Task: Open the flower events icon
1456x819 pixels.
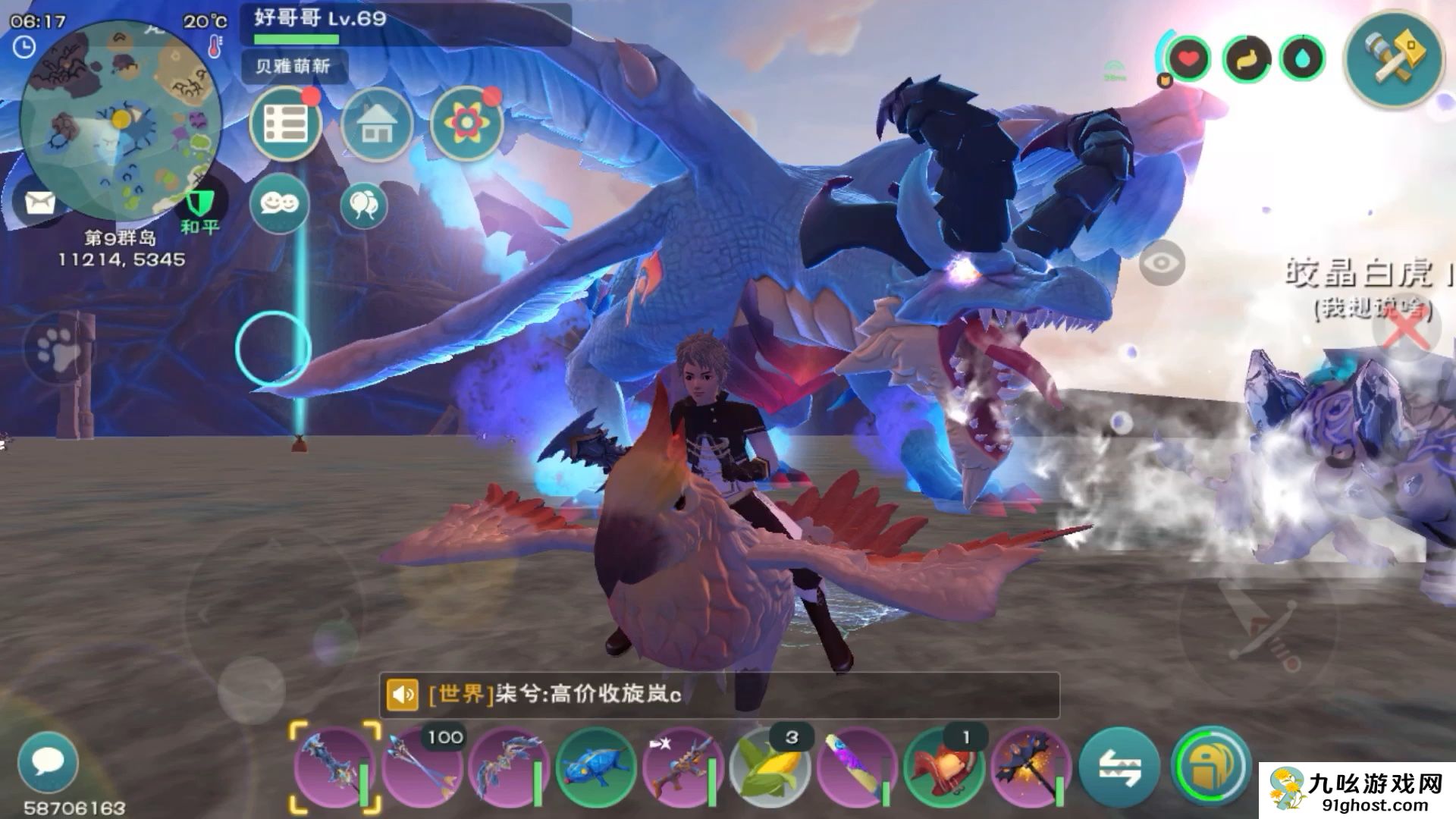Action: point(466,124)
